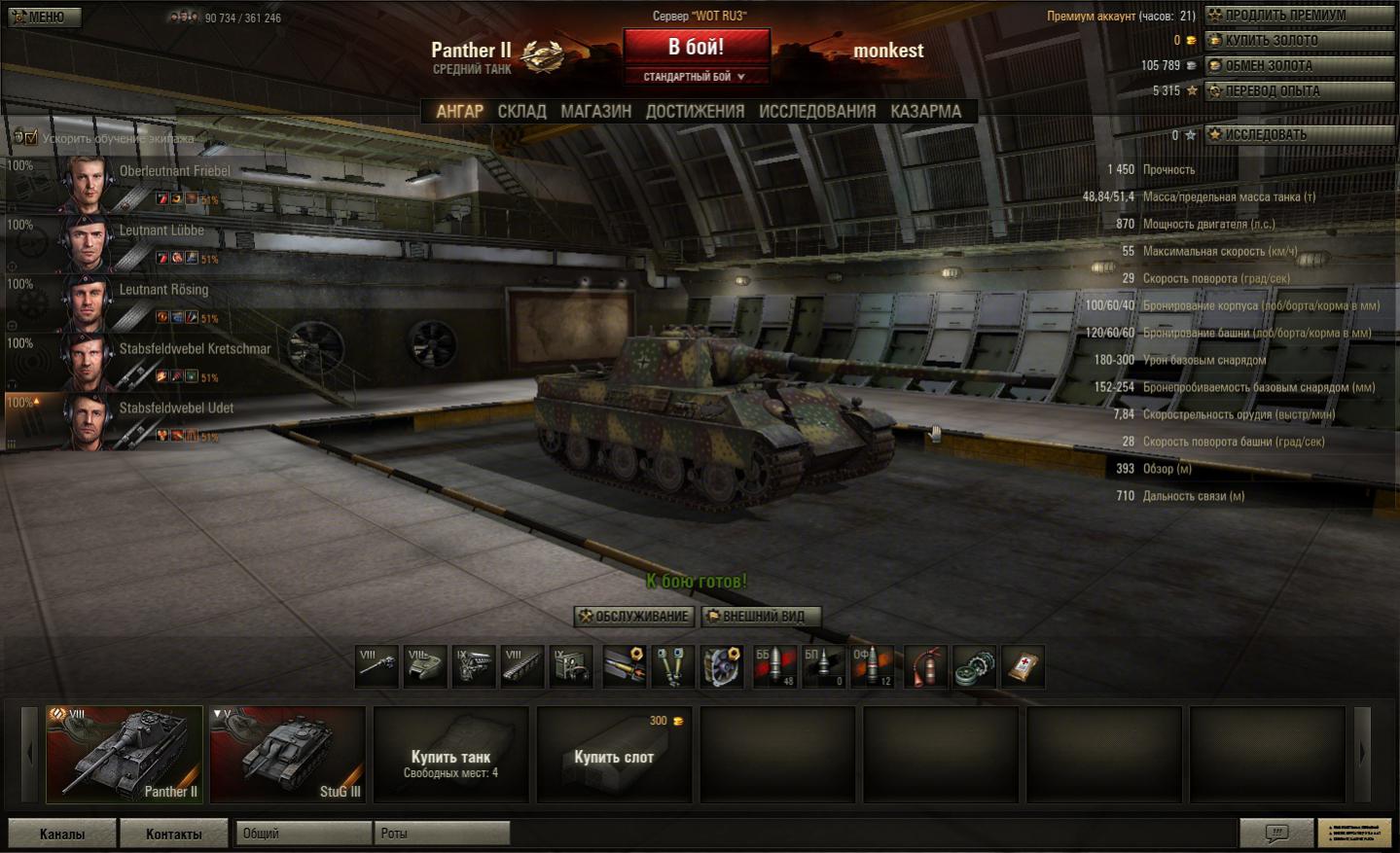
Task: Go to the ИССЛЕДОВАНИЯ tab
Action: click(x=816, y=112)
